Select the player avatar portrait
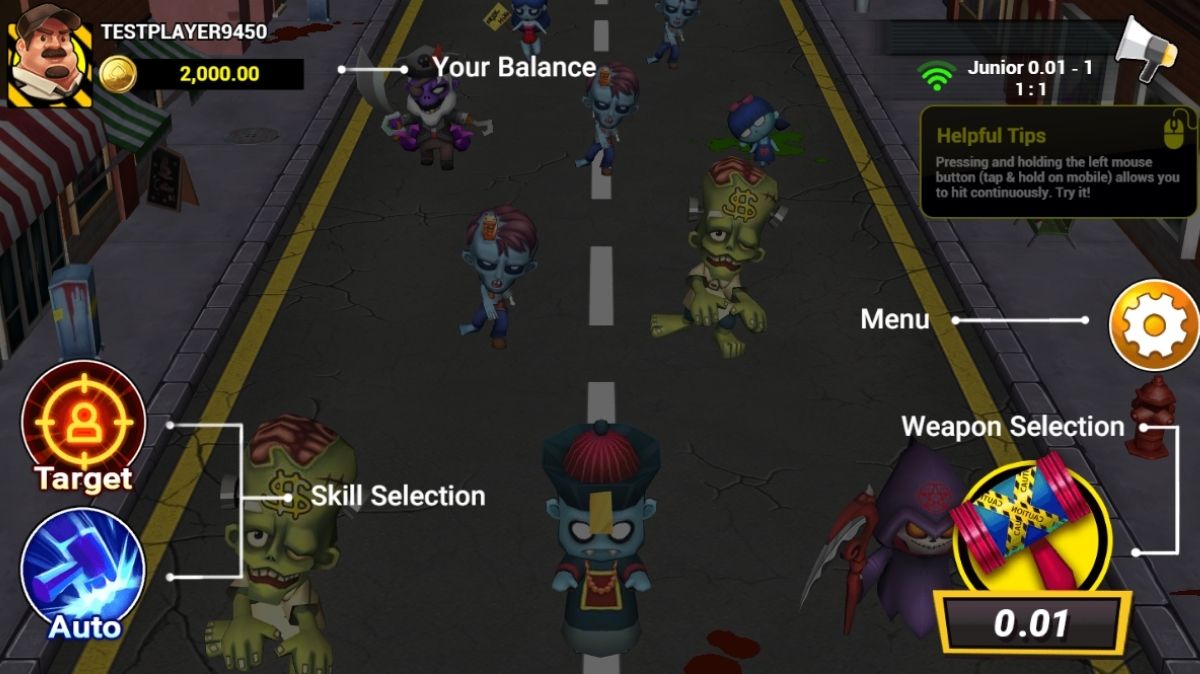 coord(49,55)
